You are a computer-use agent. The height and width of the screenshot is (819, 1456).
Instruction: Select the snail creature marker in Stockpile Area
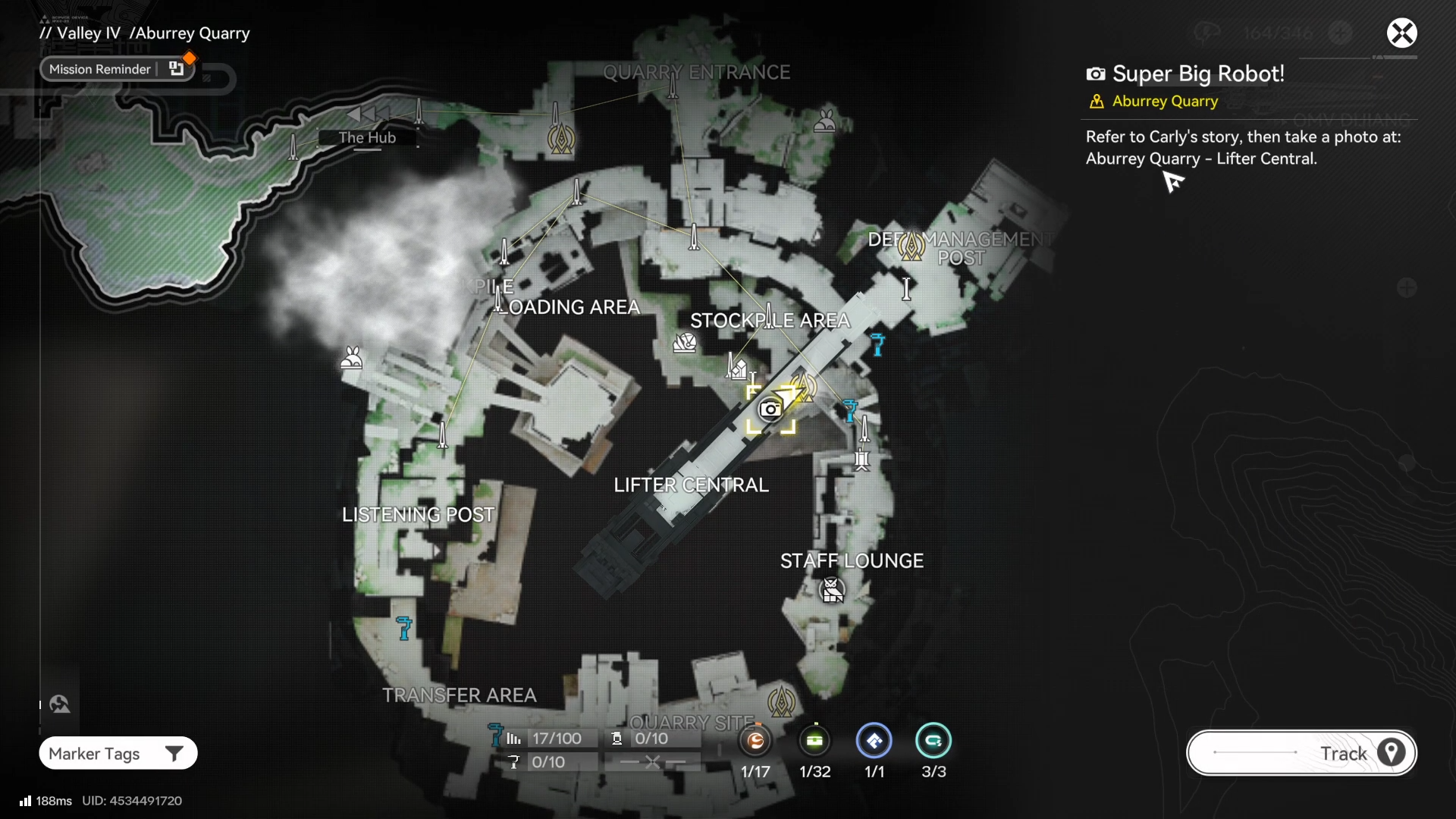(x=685, y=343)
